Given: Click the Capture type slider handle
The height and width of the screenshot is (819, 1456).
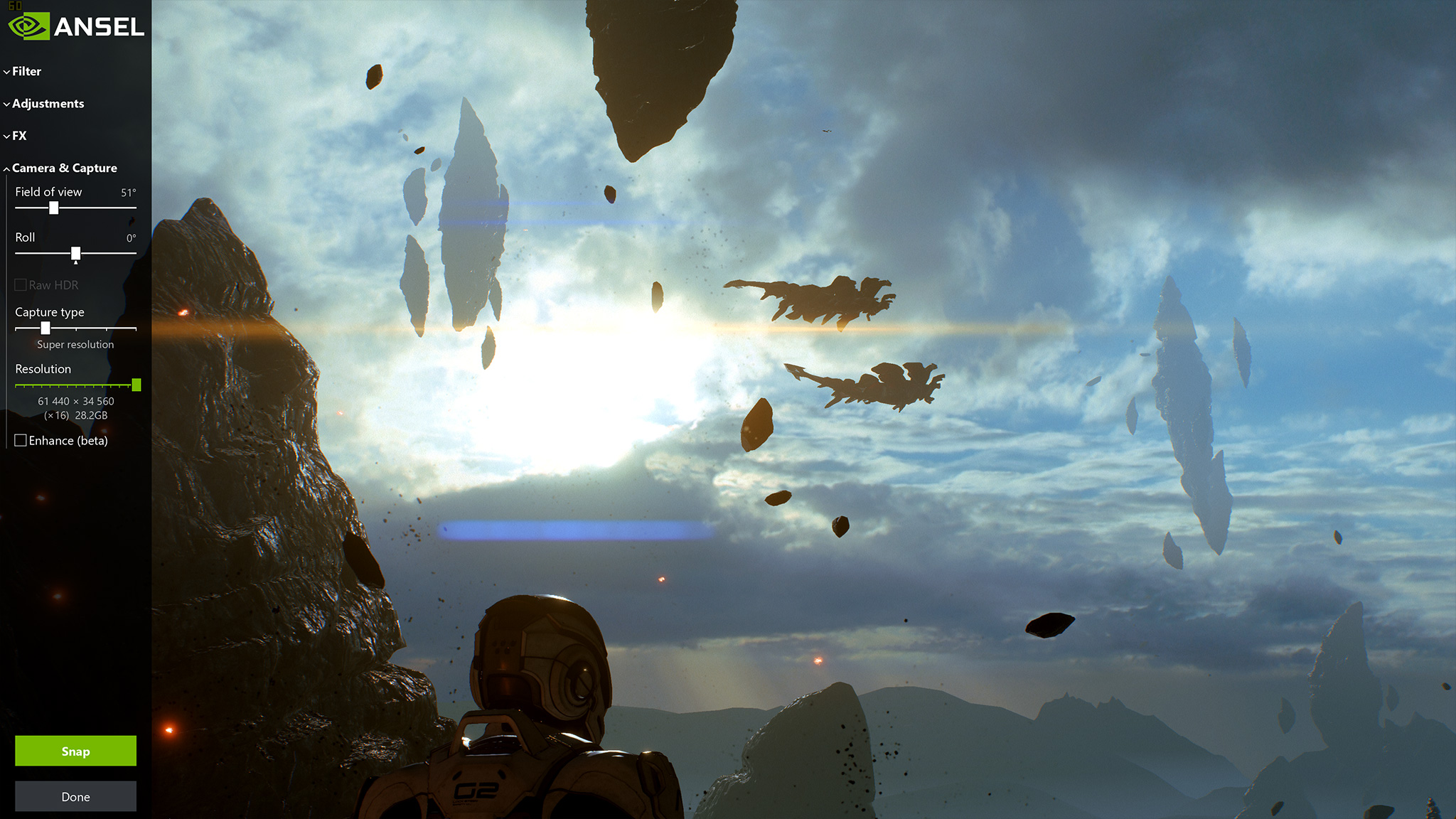Looking at the screenshot, I should coord(45,328).
